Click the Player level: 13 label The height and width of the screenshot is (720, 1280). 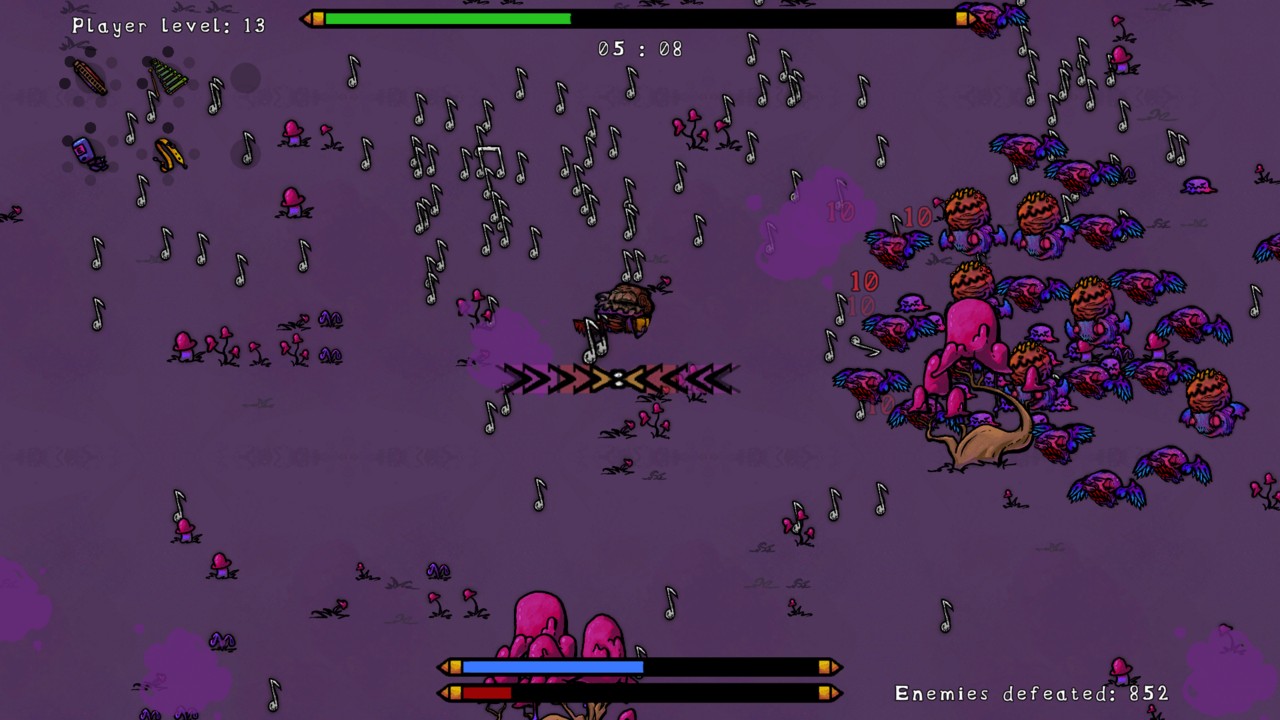165,26
